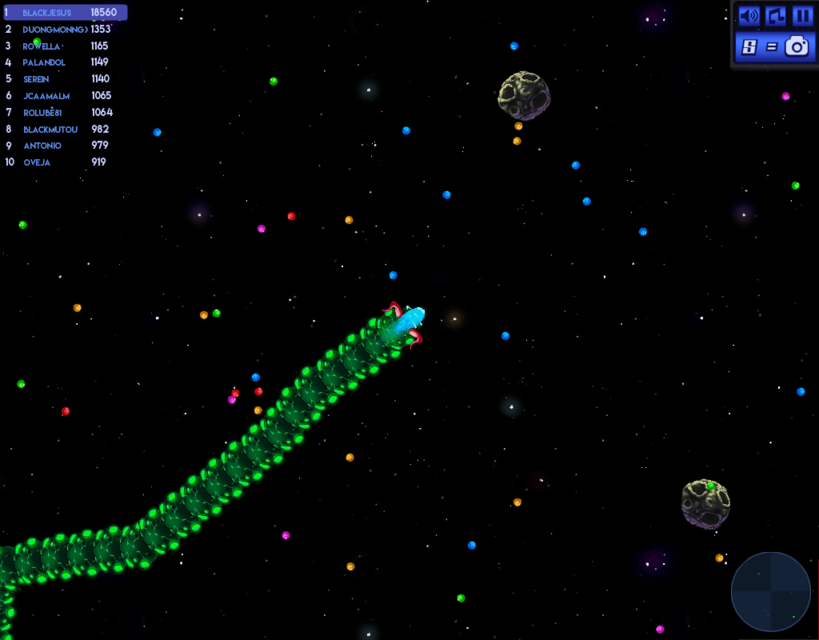Viewport: 819px width, 640px height.
Task: Toggle the sound effects speaker button
Action: pos(749,16)
